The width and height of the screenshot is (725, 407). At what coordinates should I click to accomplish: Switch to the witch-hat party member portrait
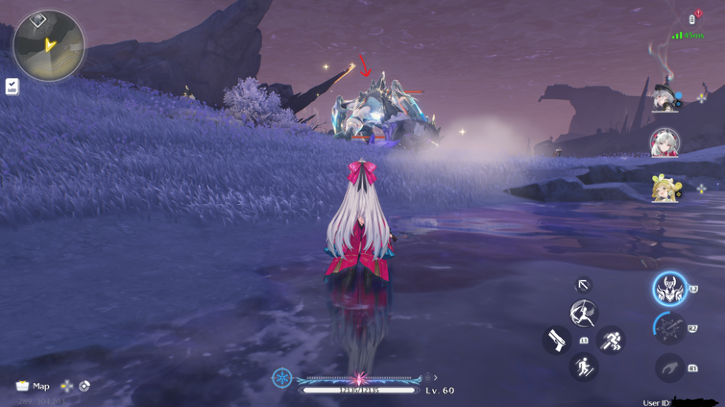pyautogui.click(x=665, y=97)
